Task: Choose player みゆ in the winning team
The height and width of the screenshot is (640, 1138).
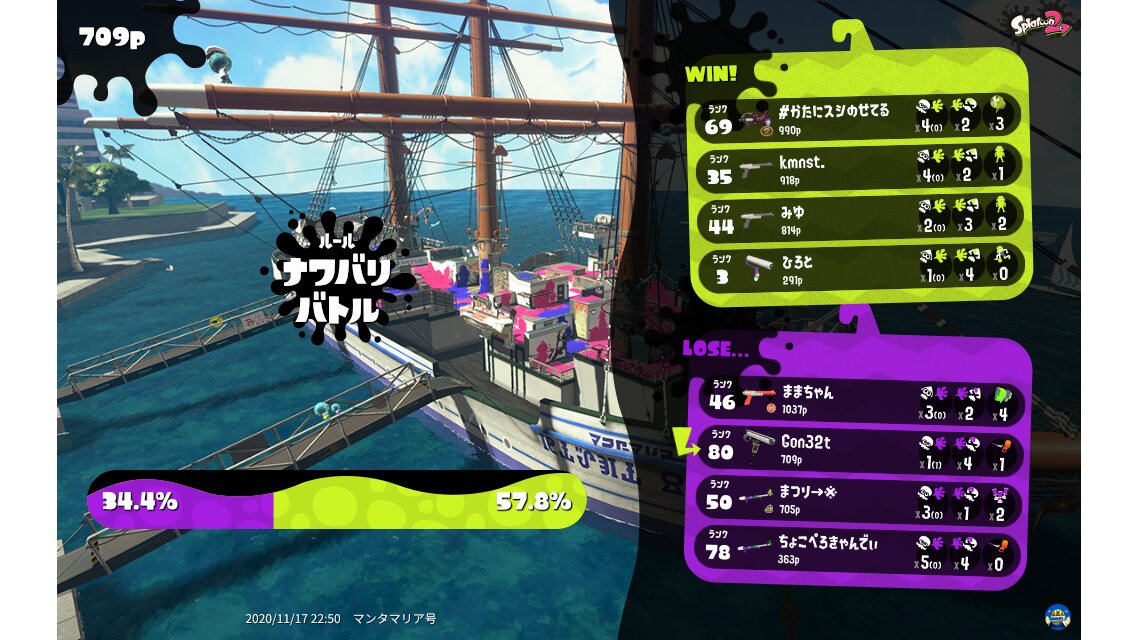Action: [x=860, y=217]
